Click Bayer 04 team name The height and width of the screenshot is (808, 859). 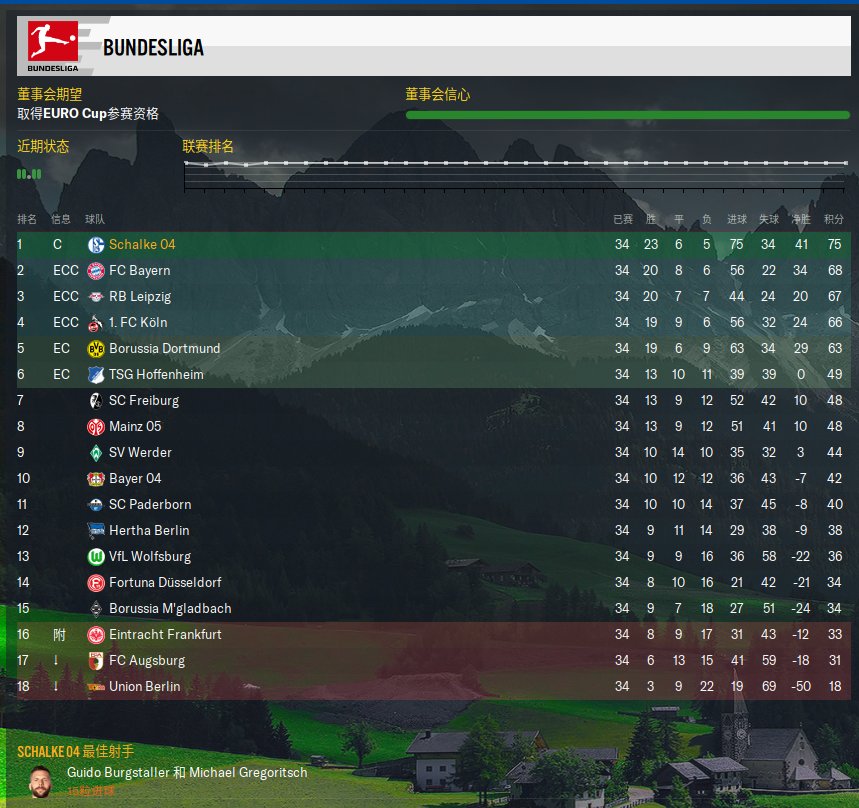(x=135, y=479)
